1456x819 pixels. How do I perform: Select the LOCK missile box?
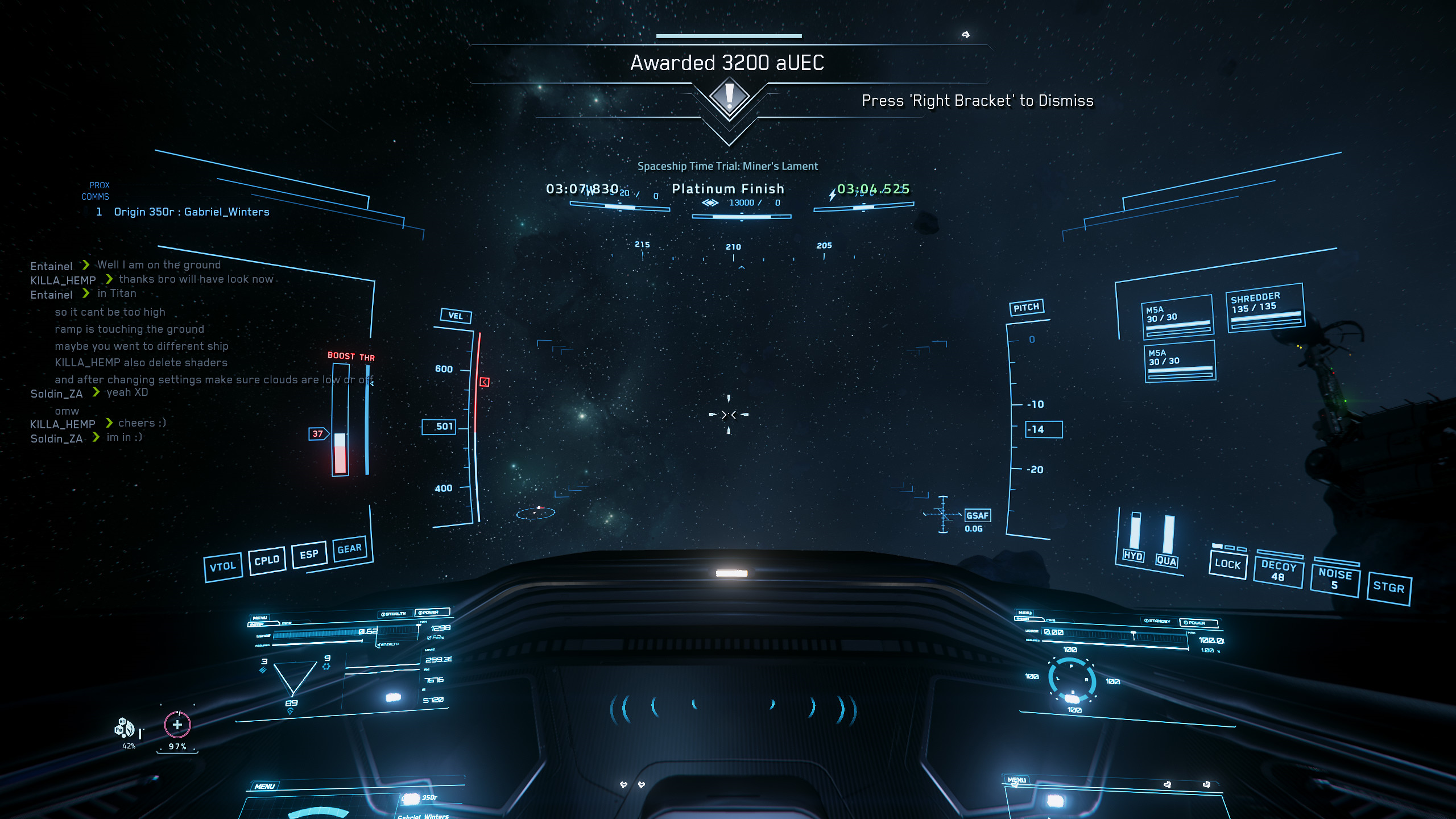tap(1227, 564)
